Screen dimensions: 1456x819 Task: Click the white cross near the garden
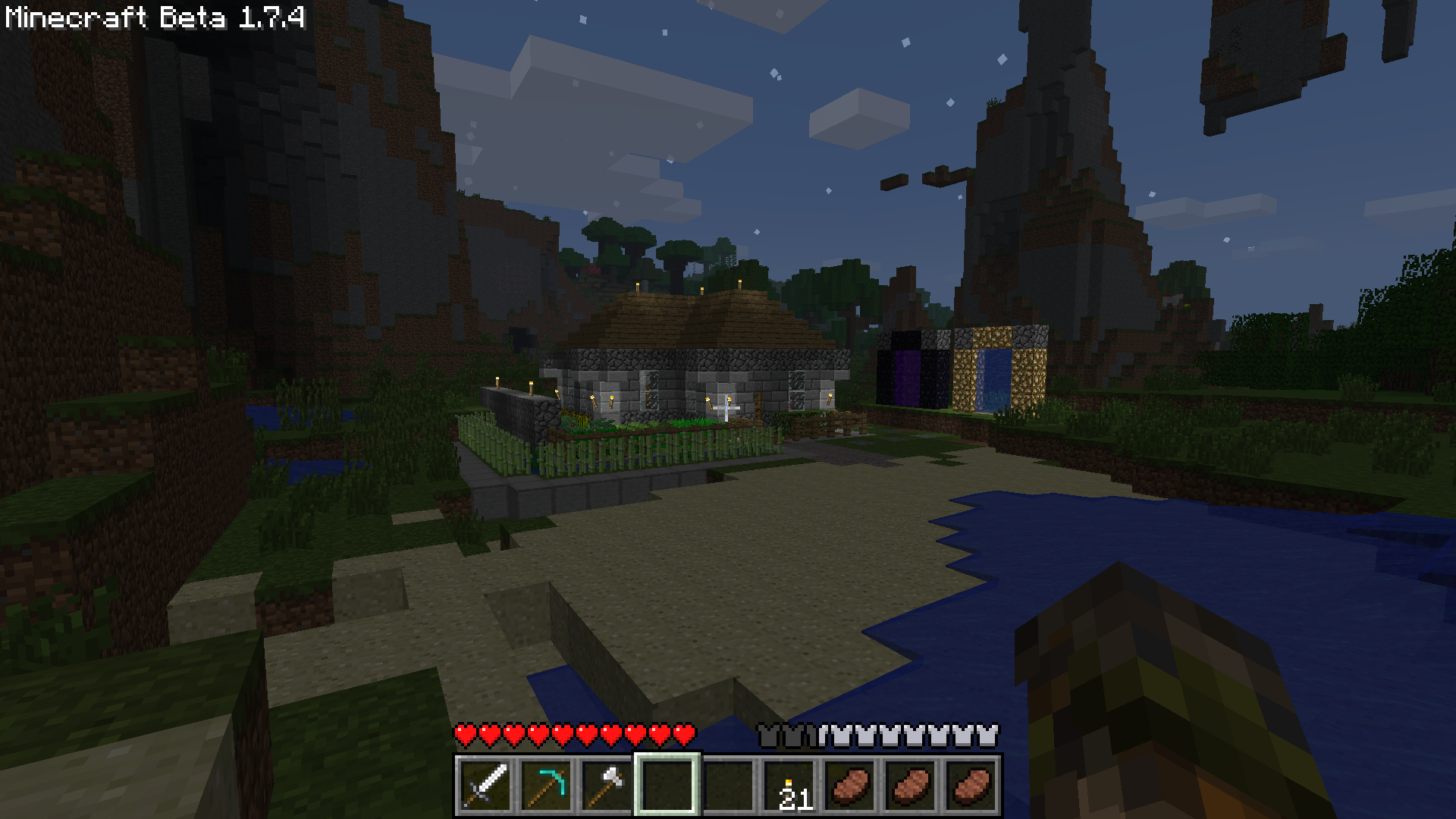726,409
